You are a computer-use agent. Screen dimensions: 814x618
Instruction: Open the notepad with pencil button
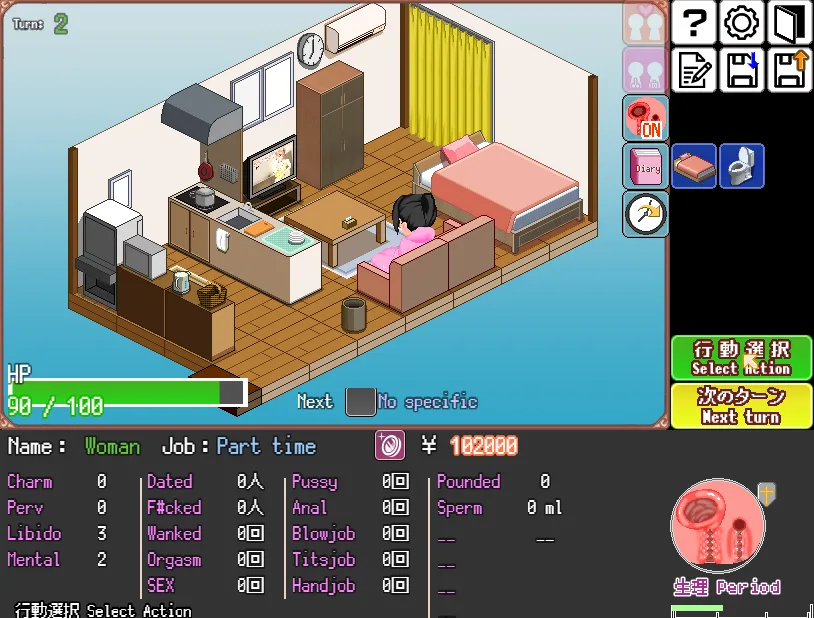pos(696,70)
